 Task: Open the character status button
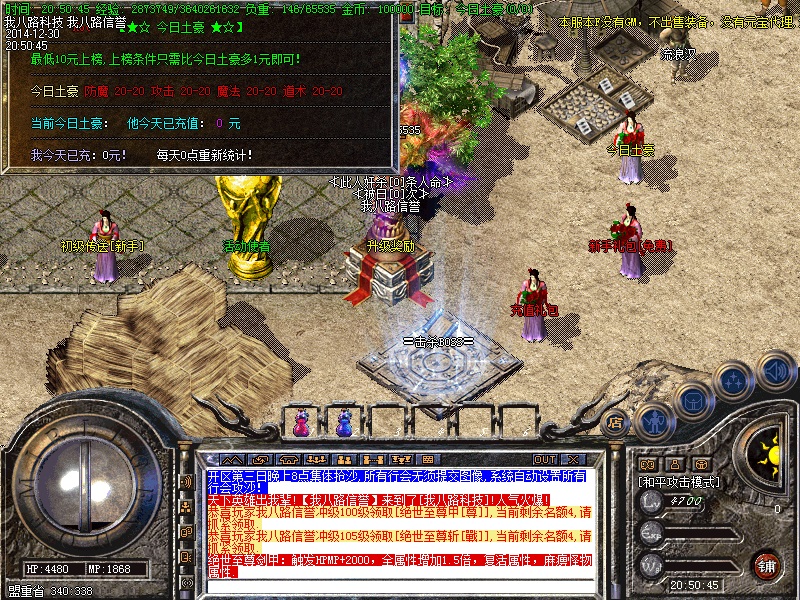(653, 421)
